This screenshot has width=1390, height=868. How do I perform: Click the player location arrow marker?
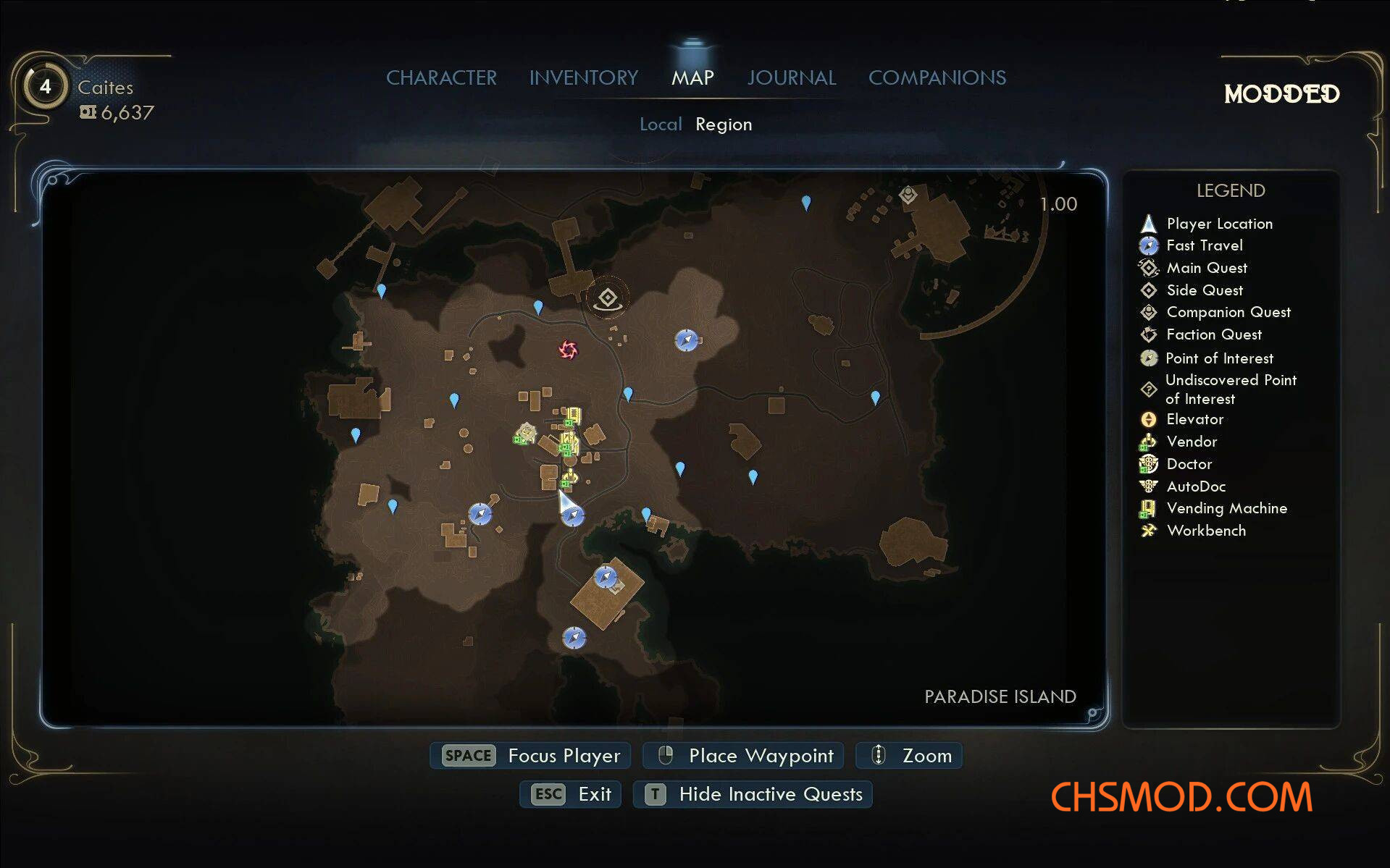(565, 500)
